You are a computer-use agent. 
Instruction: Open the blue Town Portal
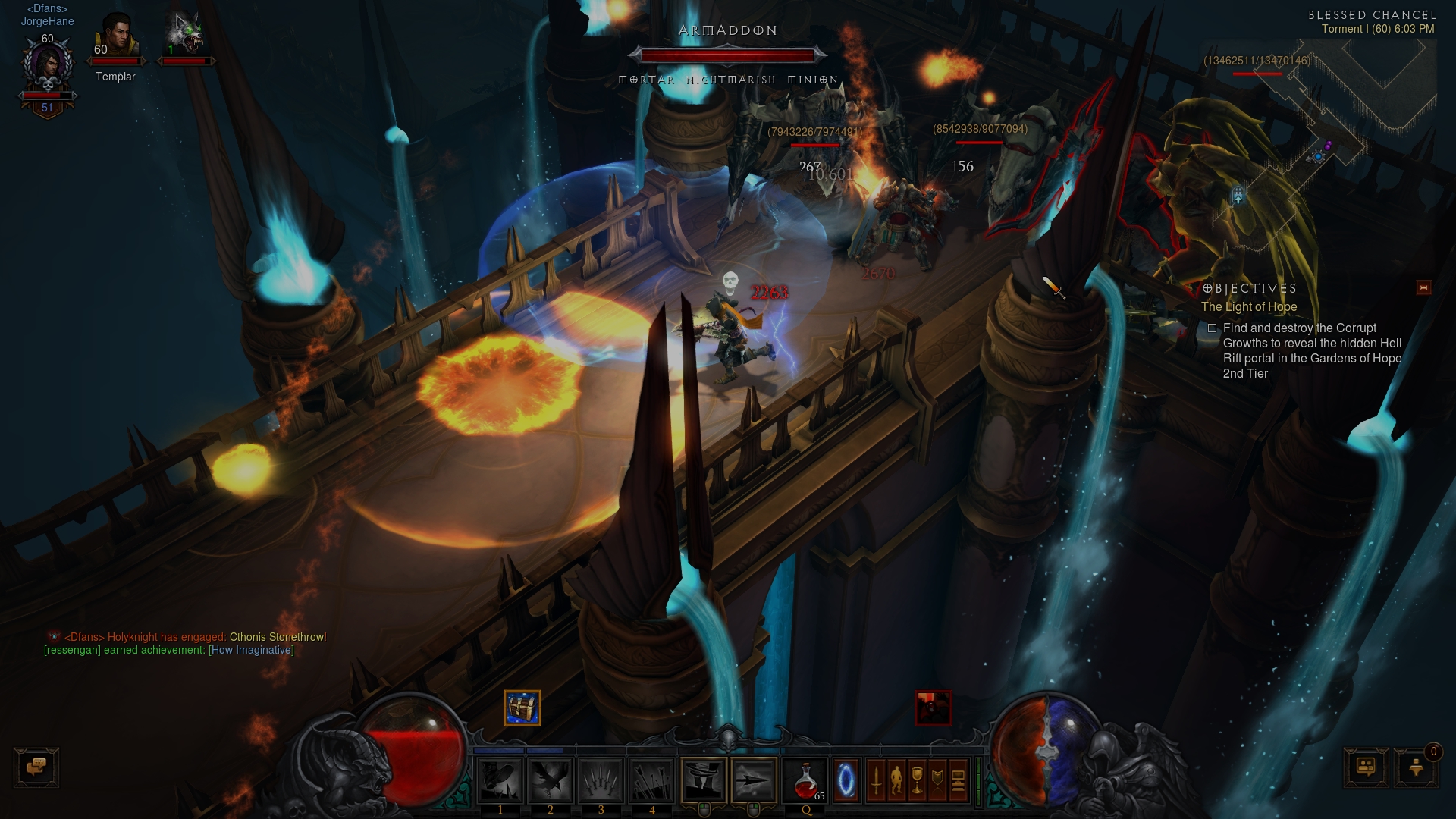(x=846, y=780)
